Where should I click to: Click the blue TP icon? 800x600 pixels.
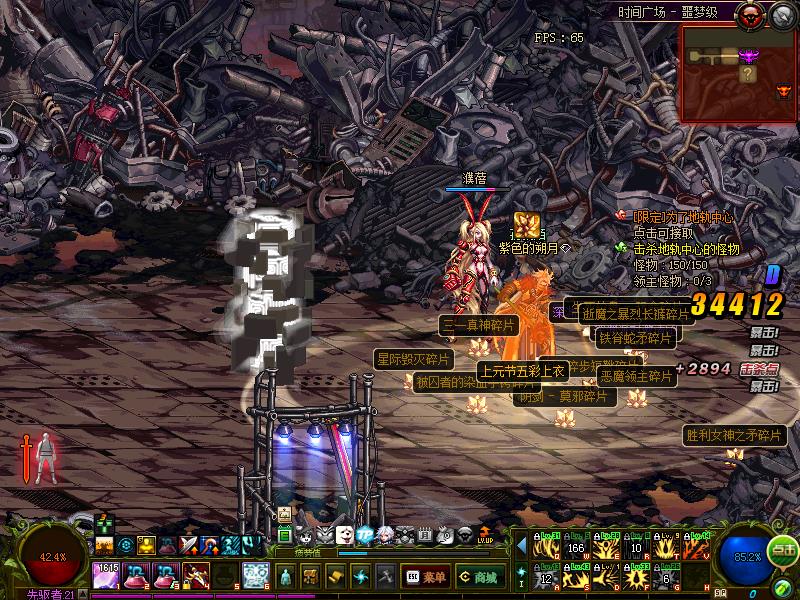364,535
